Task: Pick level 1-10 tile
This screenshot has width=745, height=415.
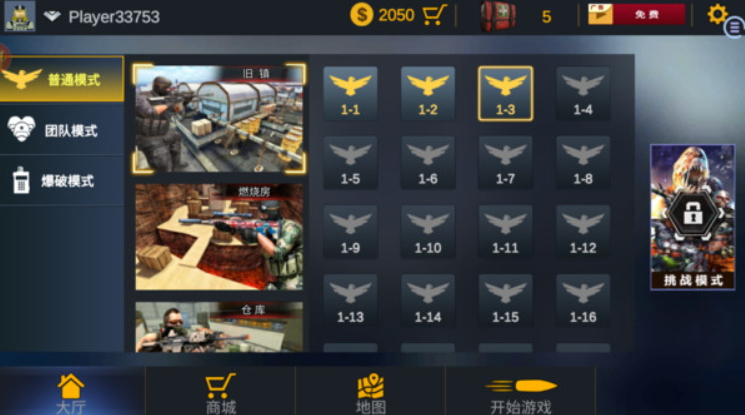Action: click(428, 232)
